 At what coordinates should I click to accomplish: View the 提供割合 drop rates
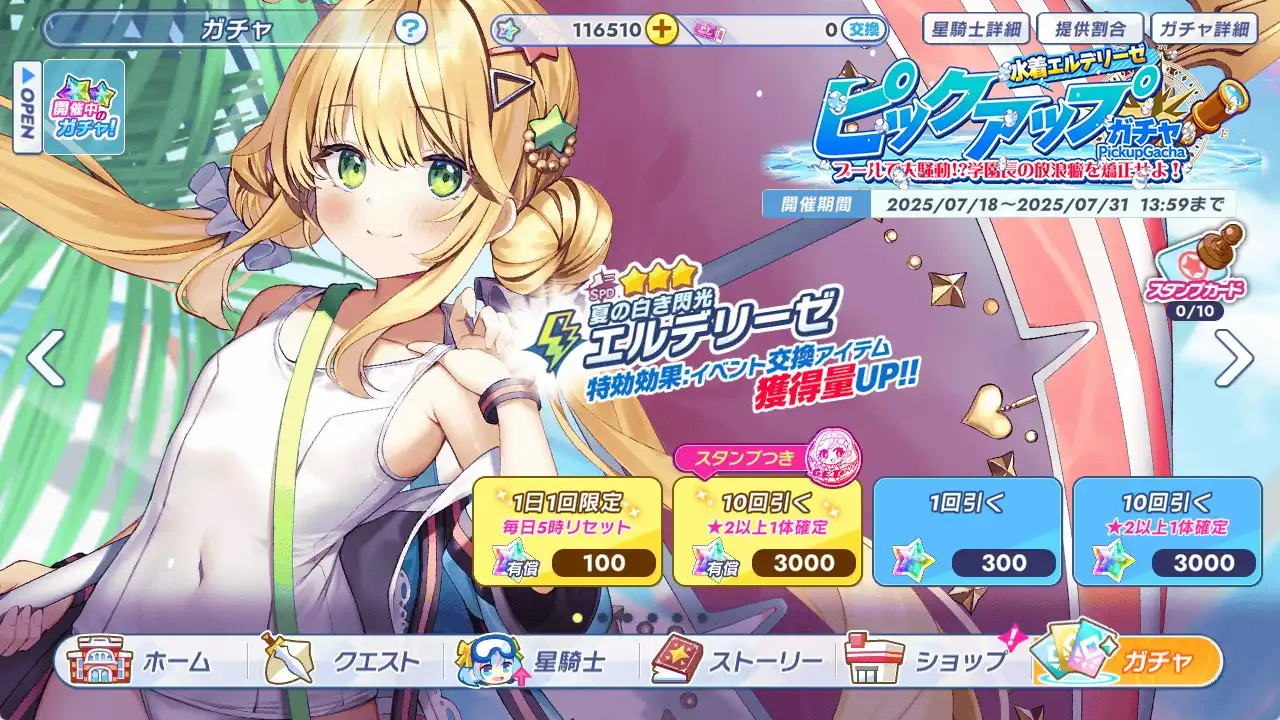[x=1089, y=28]
